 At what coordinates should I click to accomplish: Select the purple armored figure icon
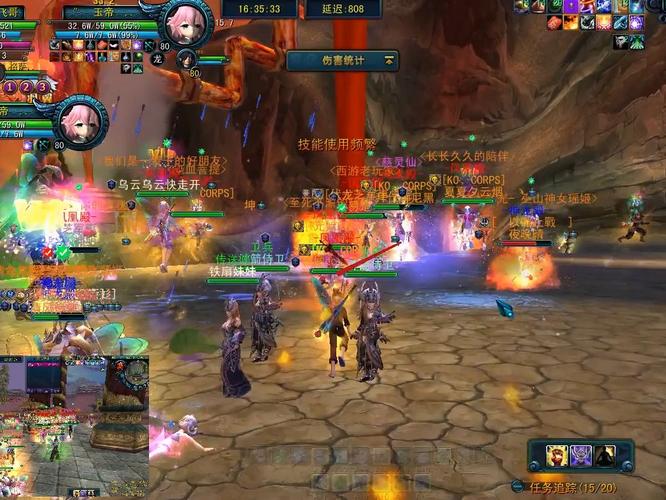point(581,456)
